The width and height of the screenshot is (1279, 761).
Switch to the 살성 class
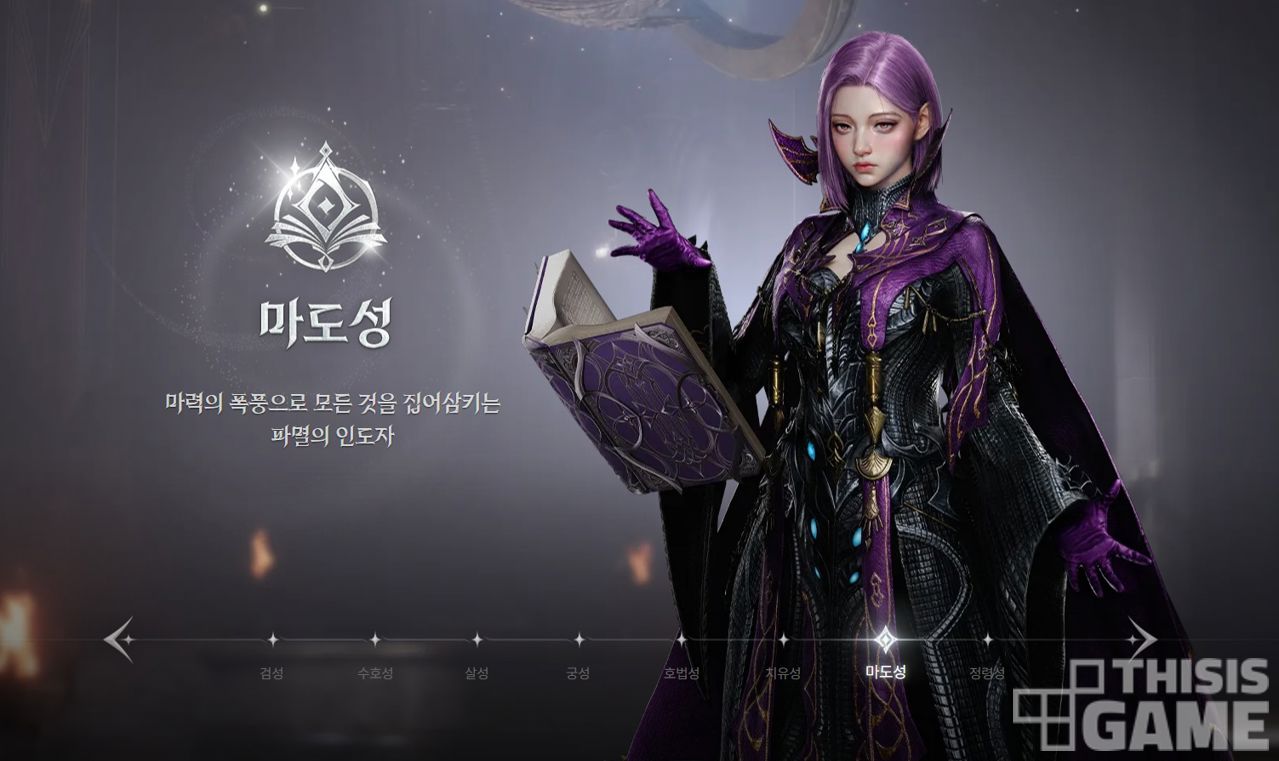pos(477,640)
